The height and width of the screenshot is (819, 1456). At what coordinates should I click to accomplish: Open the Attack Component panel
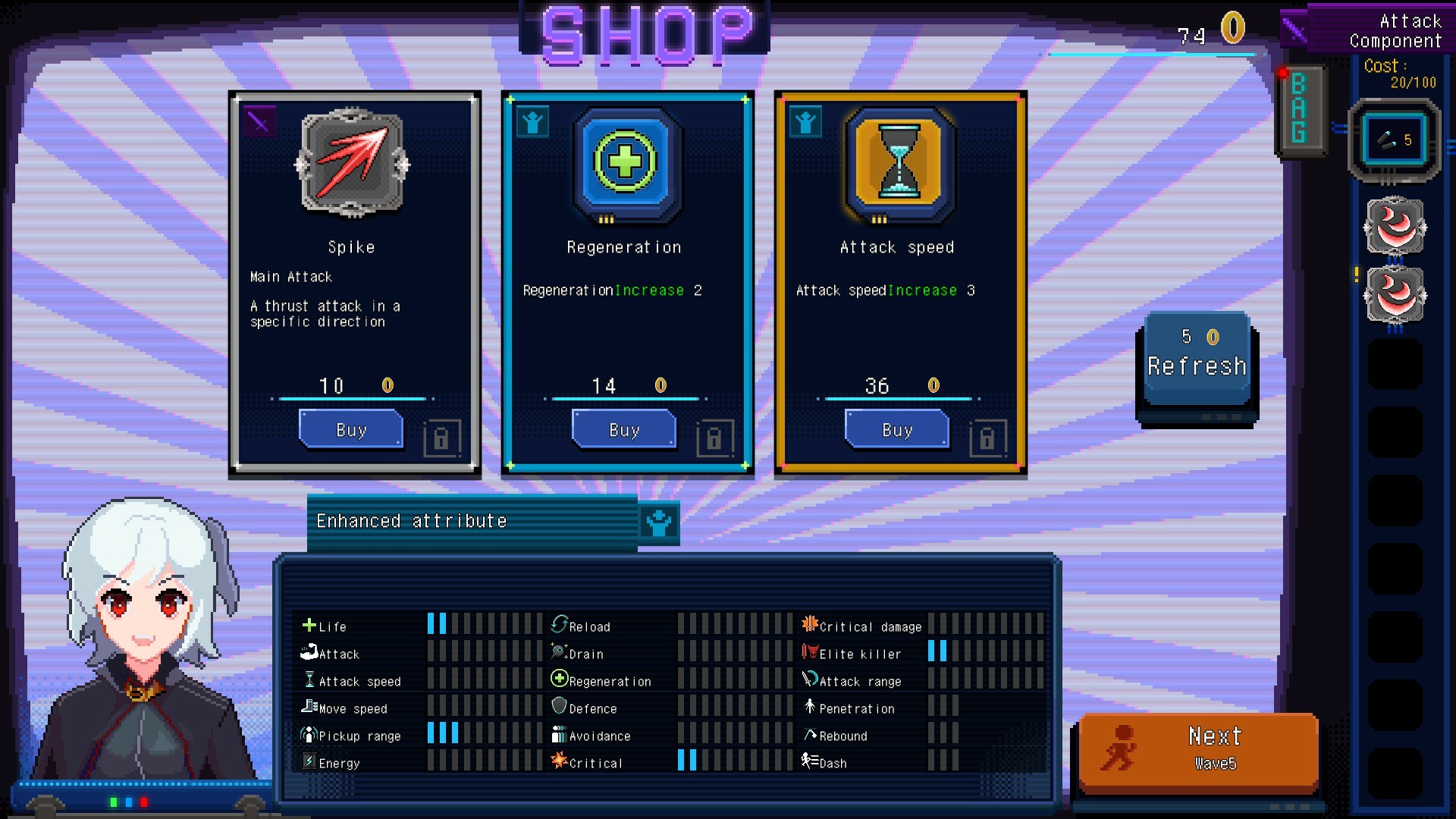1395,31
